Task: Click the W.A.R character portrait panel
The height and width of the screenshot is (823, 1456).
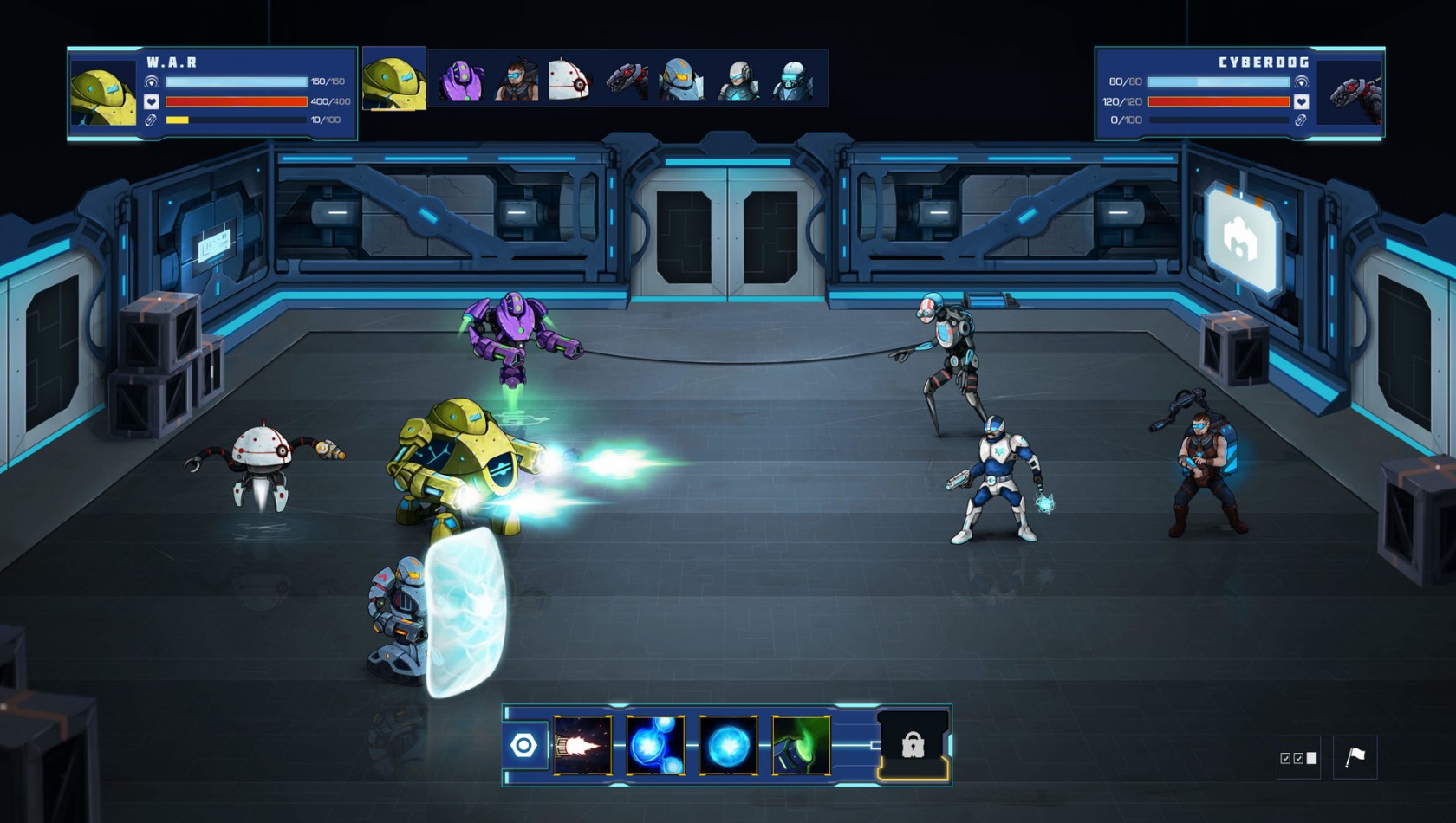Action: [103, 93]
